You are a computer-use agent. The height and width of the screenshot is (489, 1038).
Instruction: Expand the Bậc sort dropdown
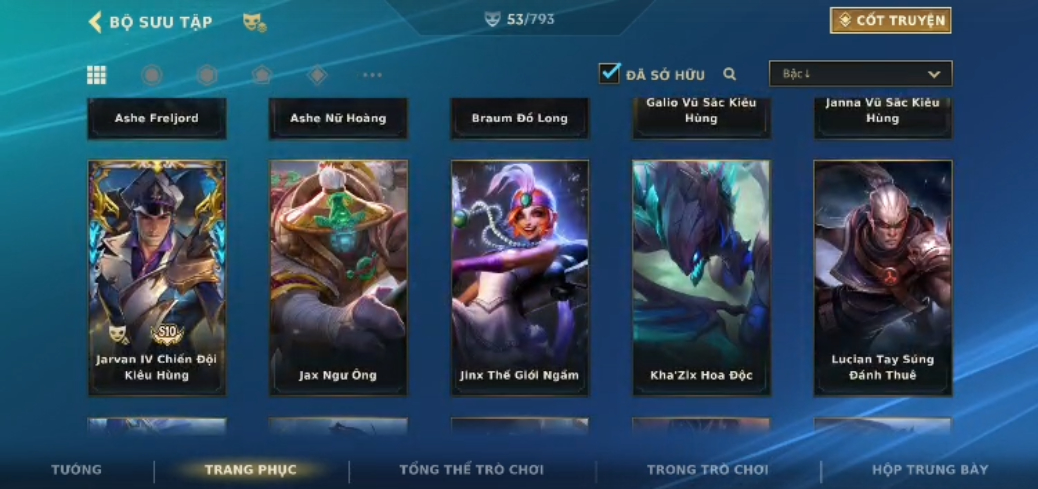point(860,74)
